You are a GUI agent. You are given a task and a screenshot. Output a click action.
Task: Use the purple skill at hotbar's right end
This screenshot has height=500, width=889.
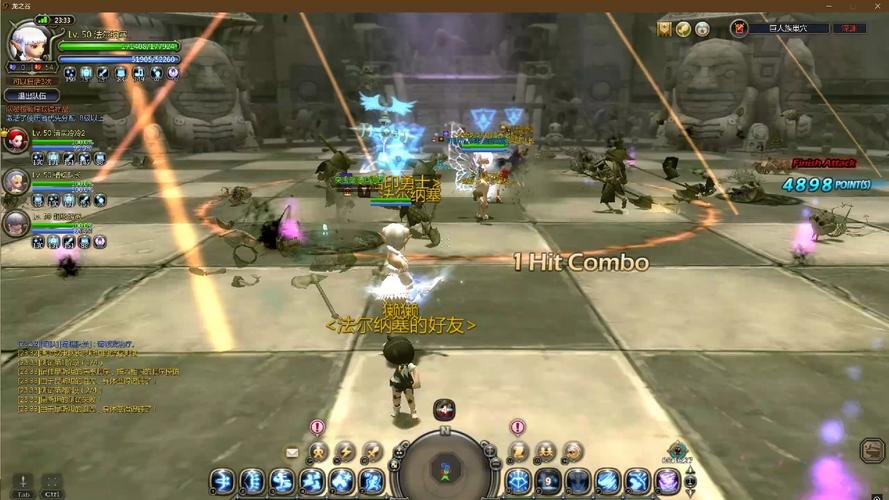click(x=666, y=481)
